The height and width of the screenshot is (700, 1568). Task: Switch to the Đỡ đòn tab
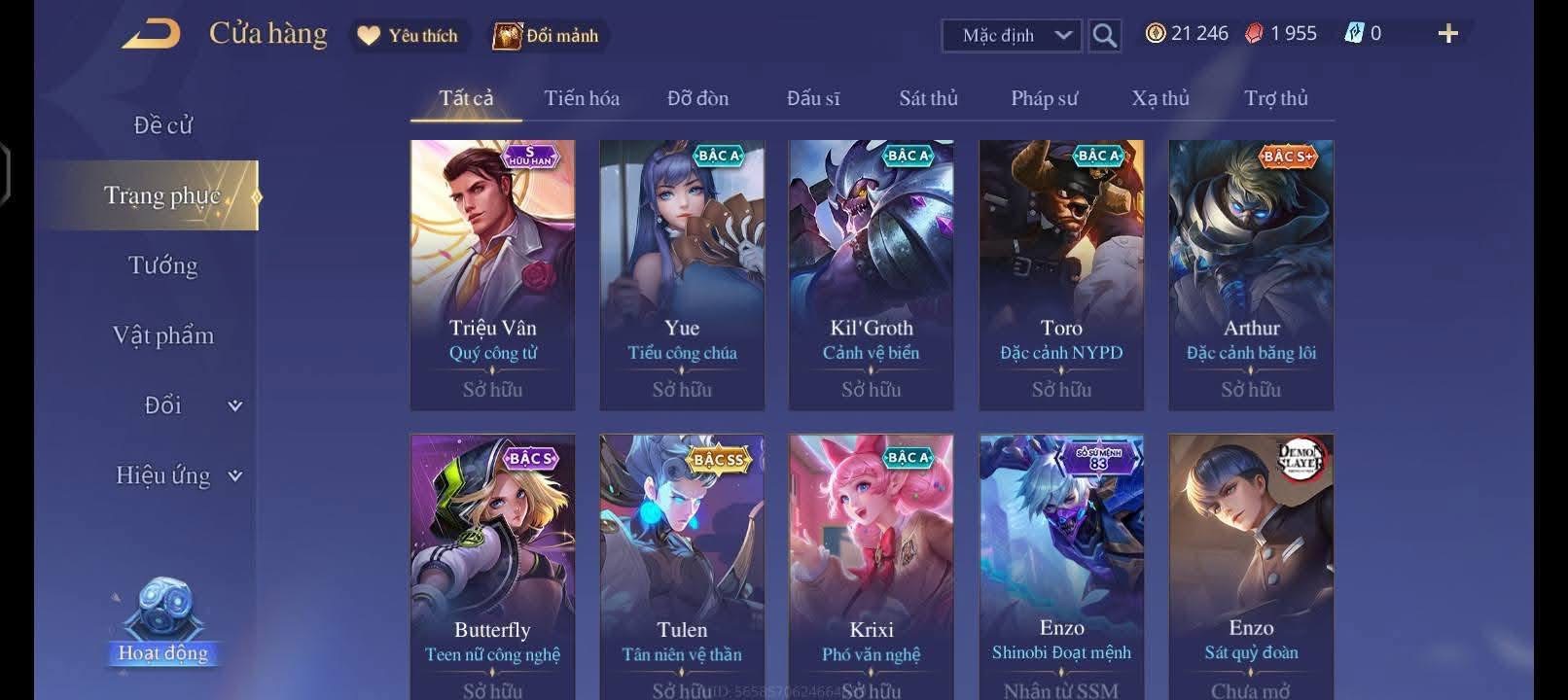(x=697, y=98)
